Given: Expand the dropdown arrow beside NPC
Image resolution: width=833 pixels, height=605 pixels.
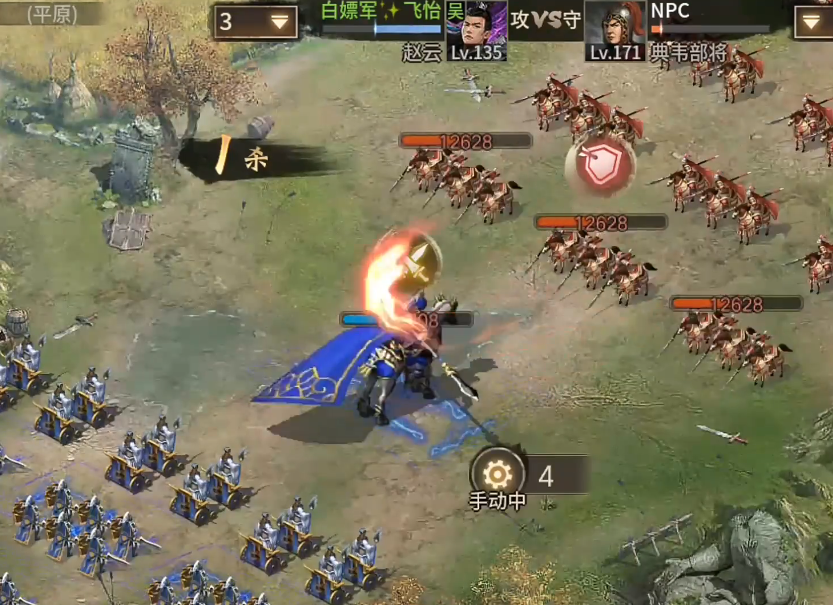Looking at the screenshot, I should pyautogui.click(x=812, y=21).
